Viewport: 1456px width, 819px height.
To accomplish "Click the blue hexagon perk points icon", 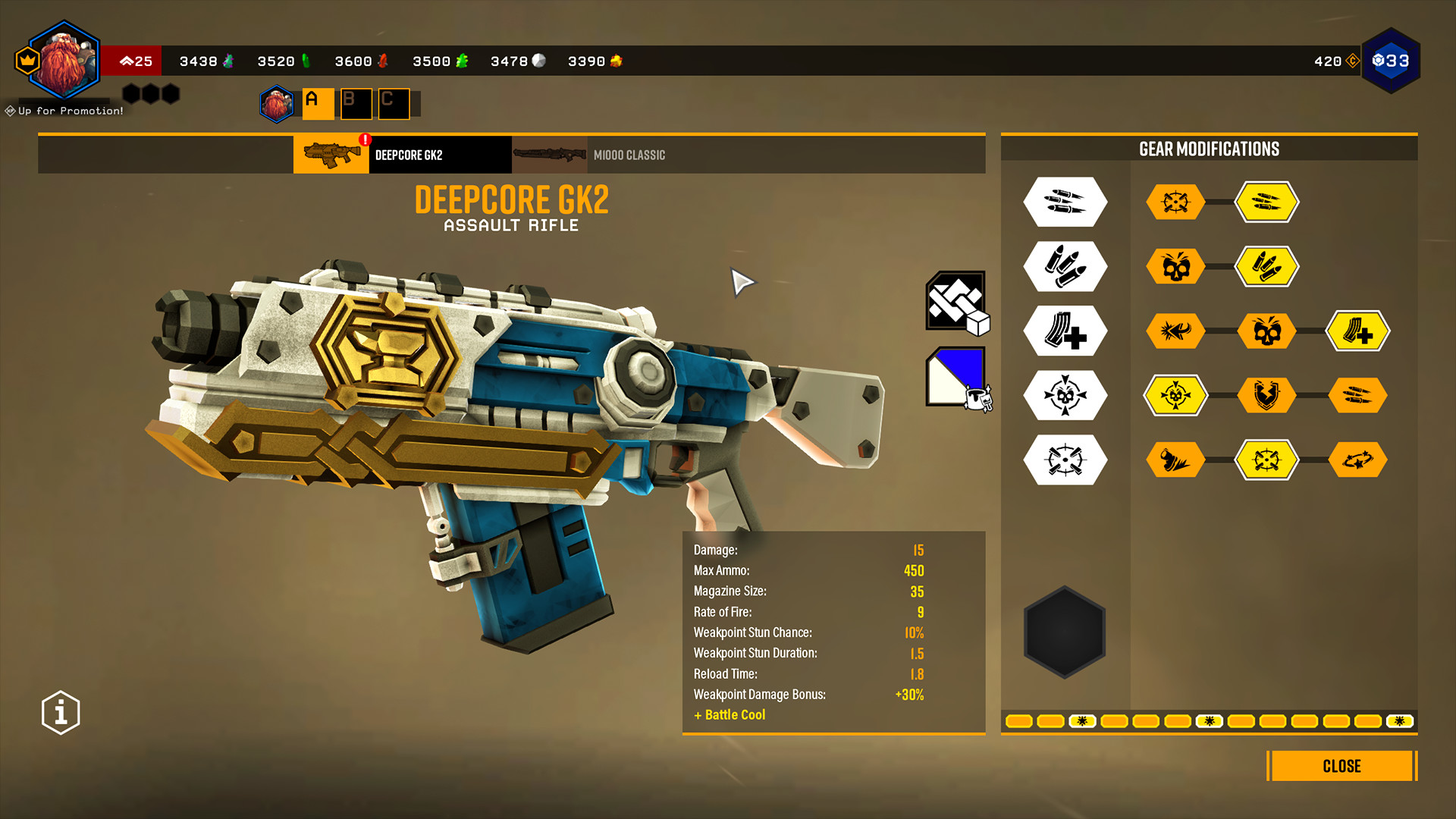I will [1392, 61].
